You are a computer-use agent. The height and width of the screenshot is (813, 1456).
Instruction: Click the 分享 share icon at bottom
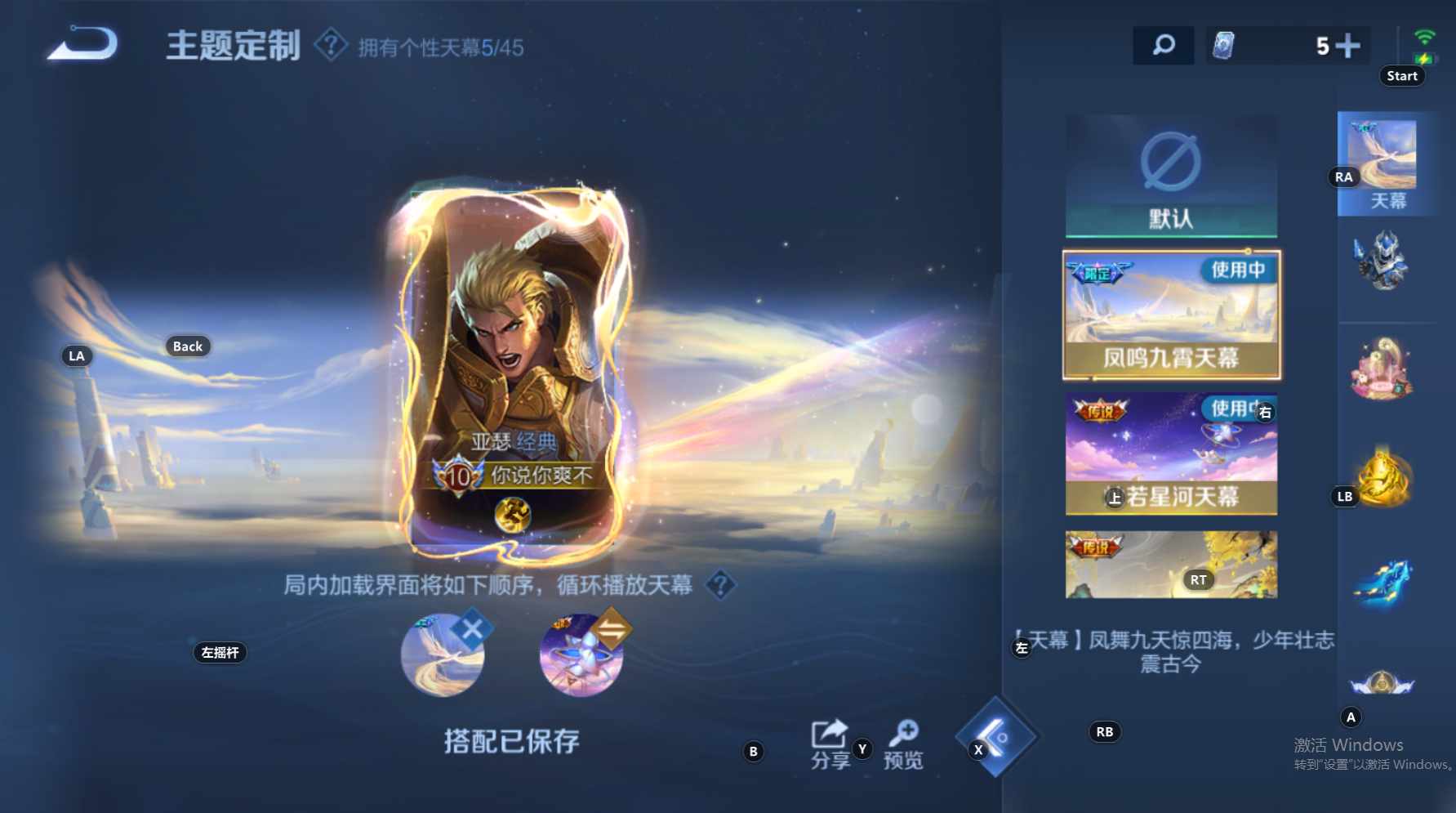tap(830, 732)
